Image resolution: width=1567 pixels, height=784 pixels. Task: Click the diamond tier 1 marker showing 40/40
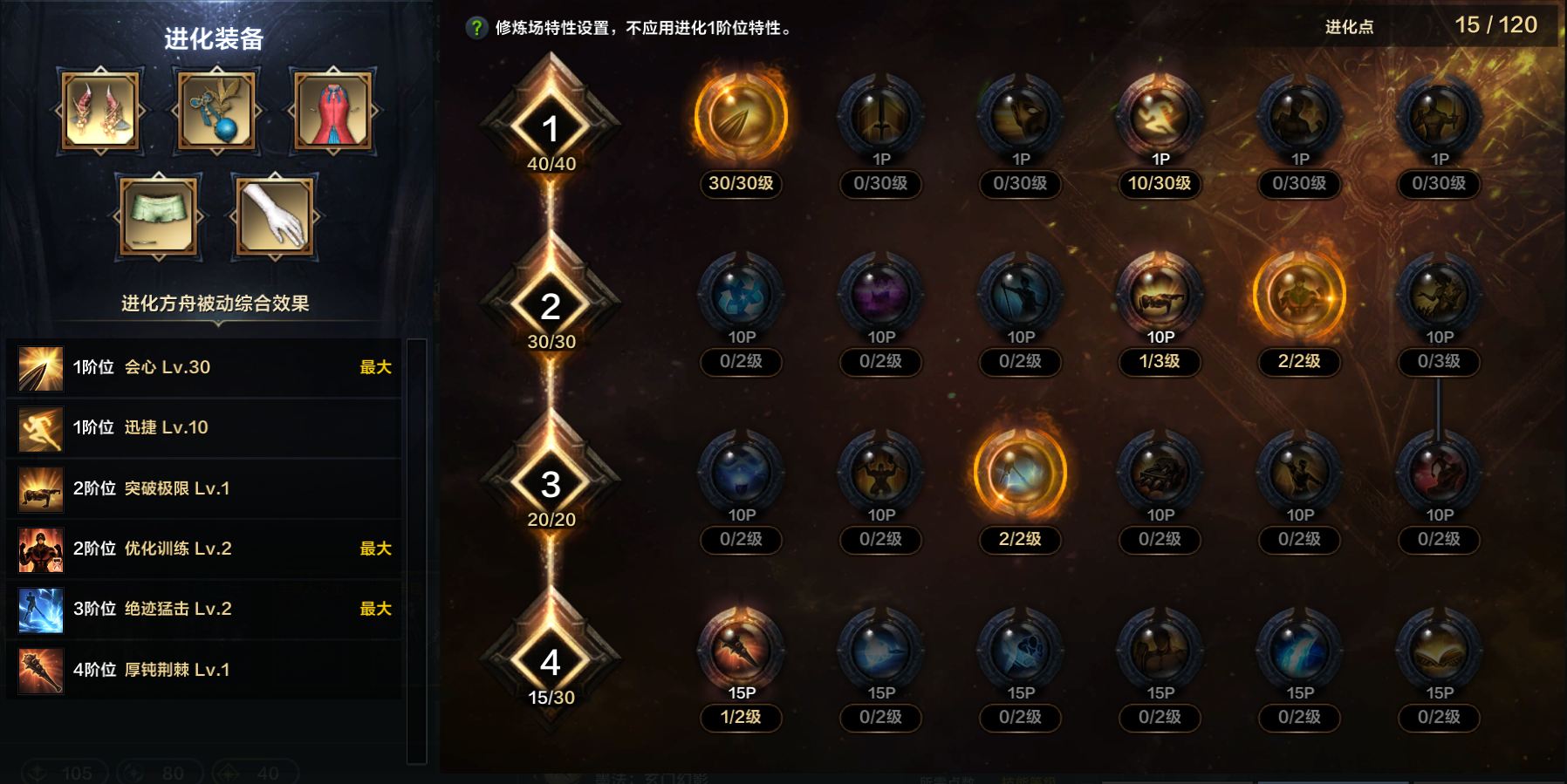pyautogui.click(x=550, y=128)
